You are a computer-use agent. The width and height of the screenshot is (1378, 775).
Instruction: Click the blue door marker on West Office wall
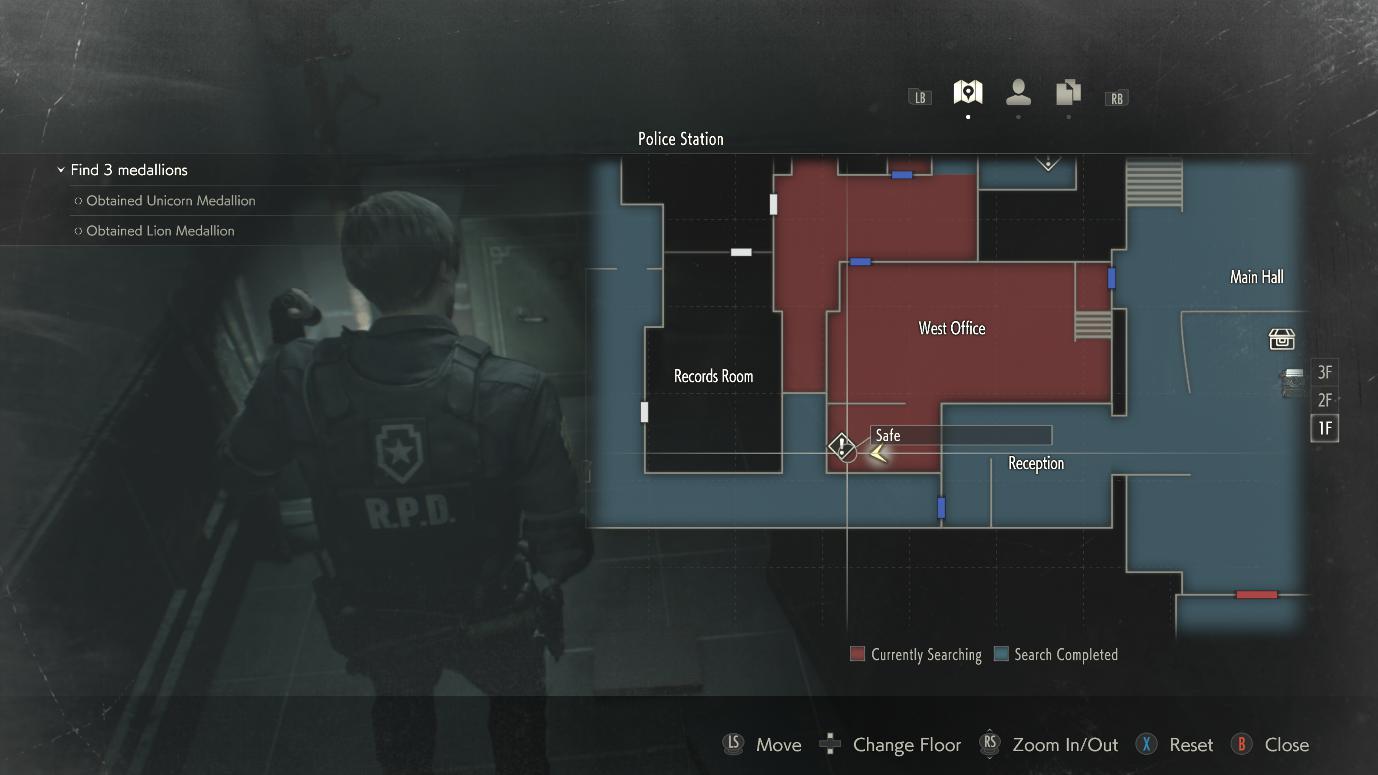click(x=1110, y=278)
